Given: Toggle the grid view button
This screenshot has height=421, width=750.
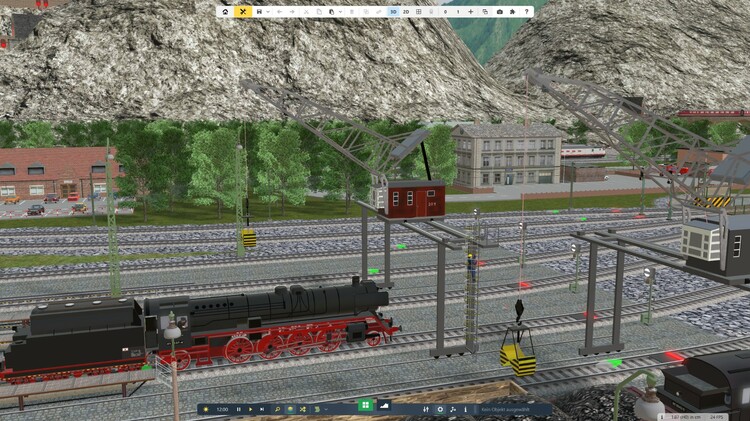Looking at the screenshot, I should 418,12.
